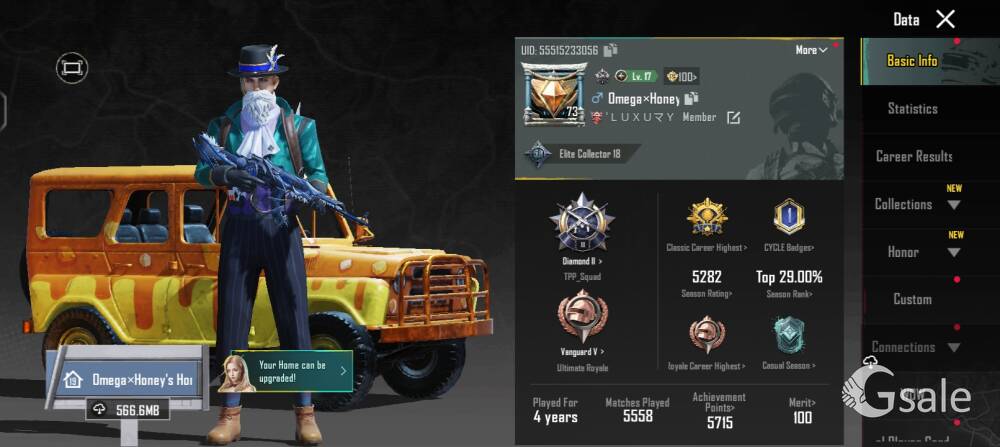This screenshot has height=447, width=1000.
Task: Close the Data profile screen
Action: pyautogui.click(x=945, y=19)
